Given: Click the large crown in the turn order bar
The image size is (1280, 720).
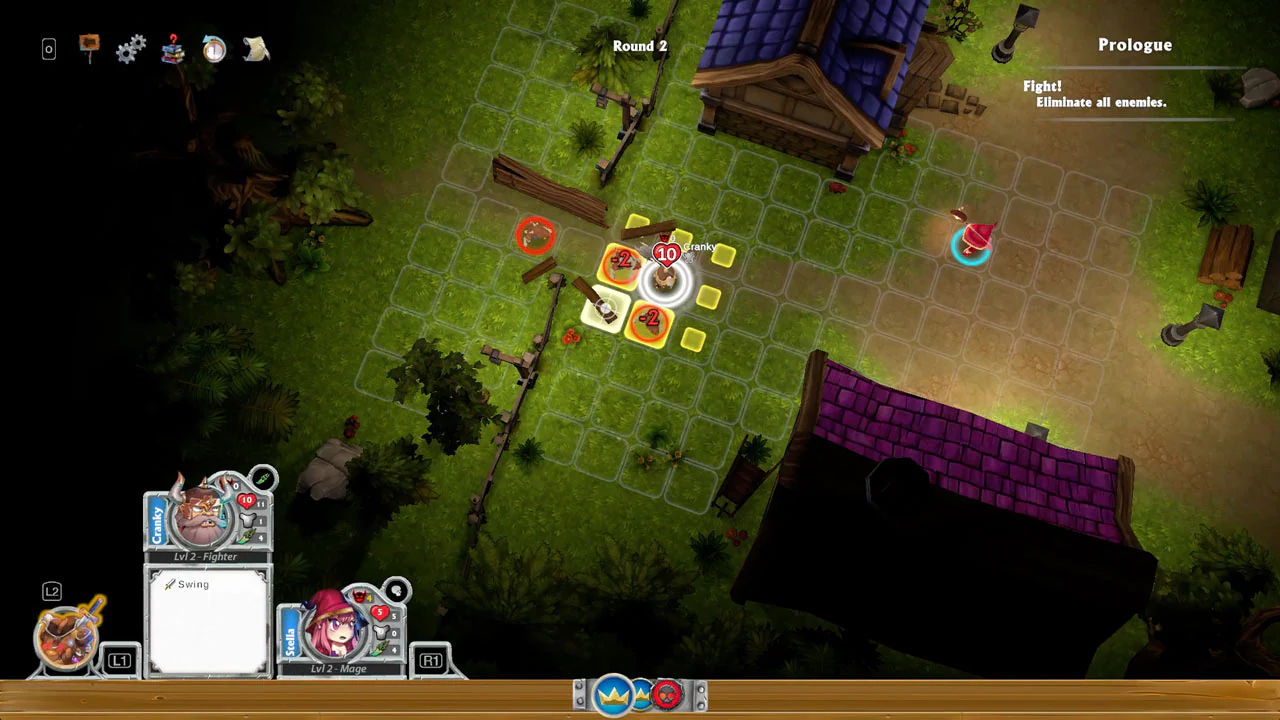Looking at the screenshot, I should (613, 692).
